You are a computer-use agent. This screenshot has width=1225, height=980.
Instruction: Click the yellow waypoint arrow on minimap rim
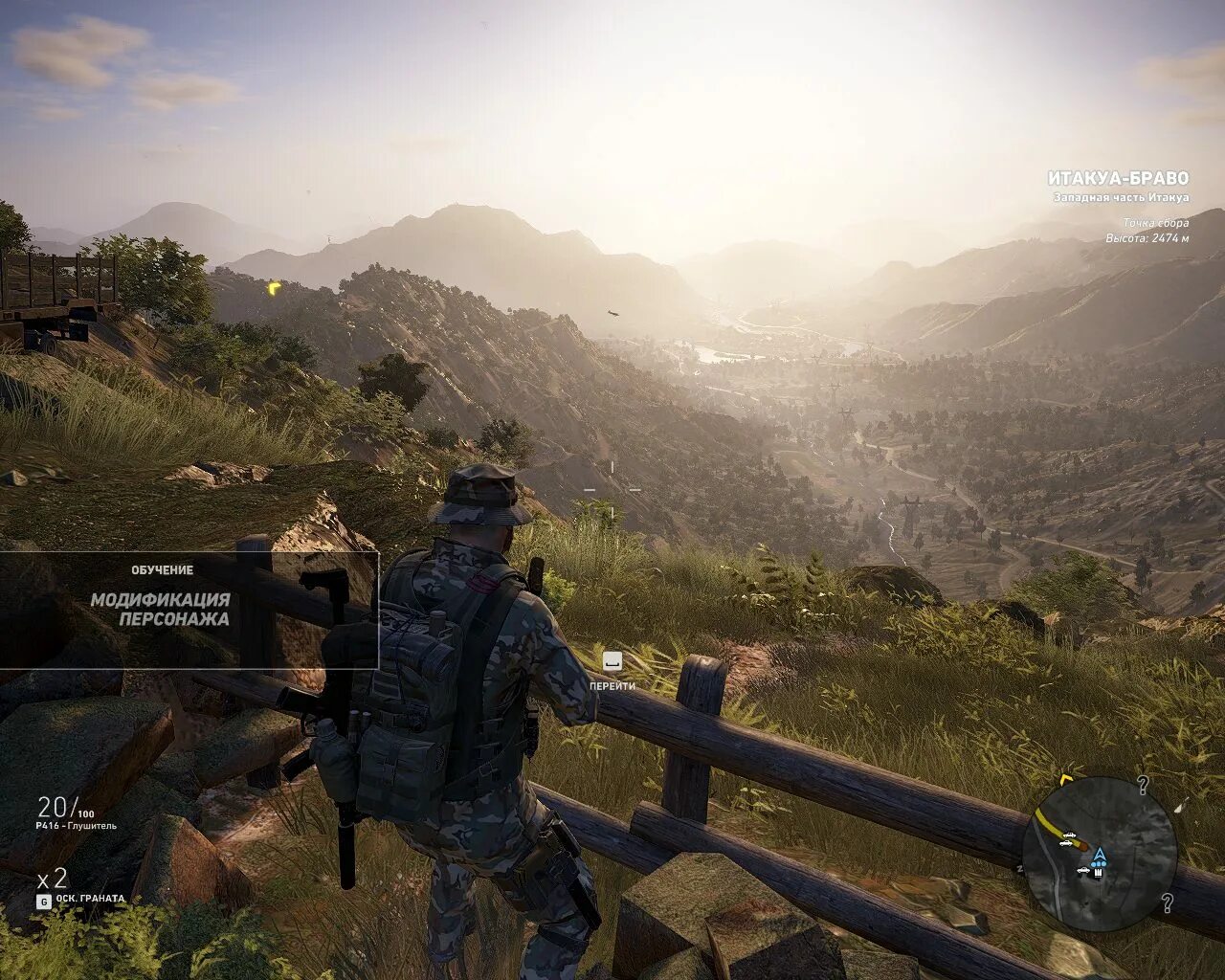click(1067, 780)
